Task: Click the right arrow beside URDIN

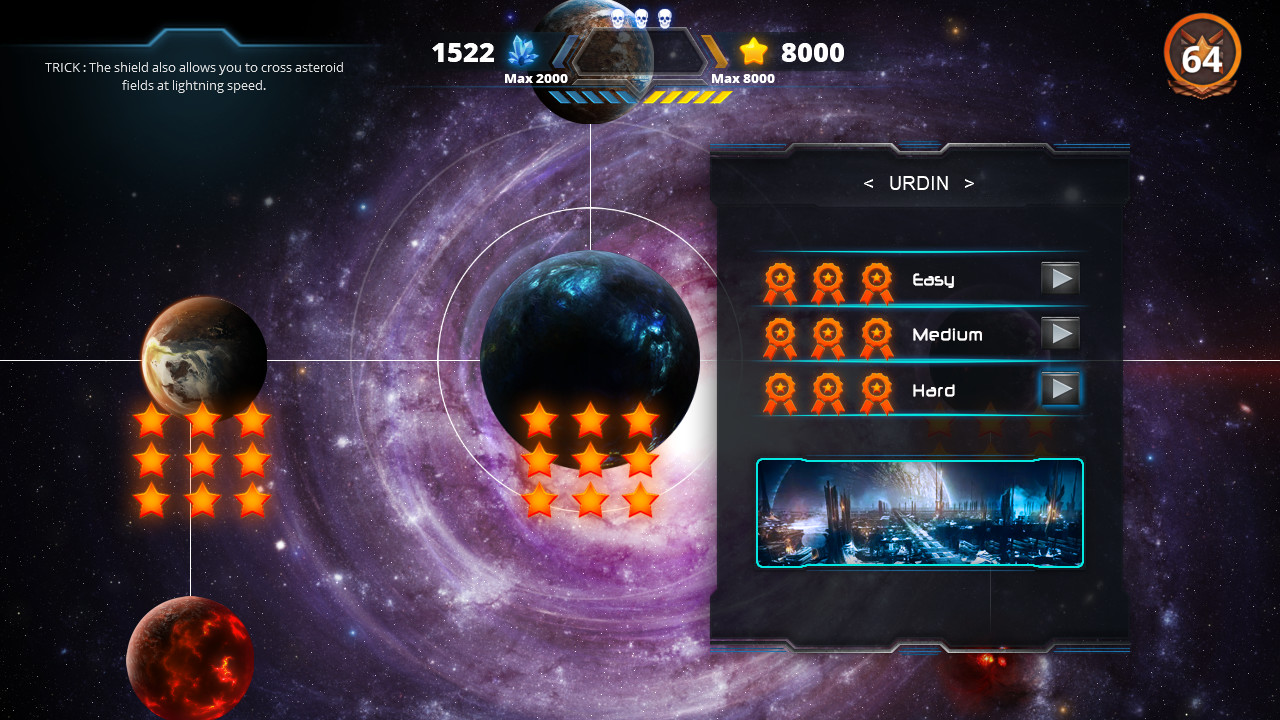Action: [970, 184]
